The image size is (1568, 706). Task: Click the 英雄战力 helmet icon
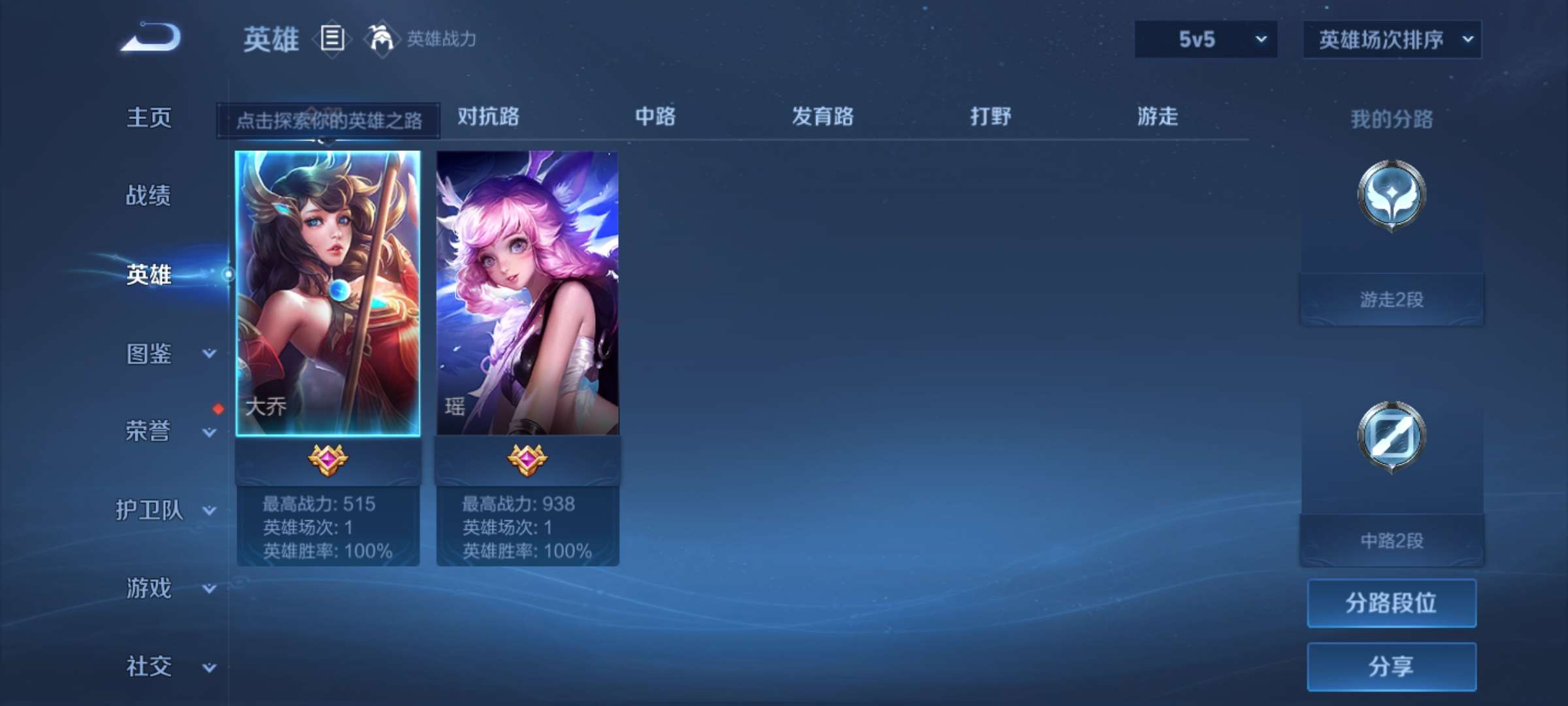pos(382,39)
